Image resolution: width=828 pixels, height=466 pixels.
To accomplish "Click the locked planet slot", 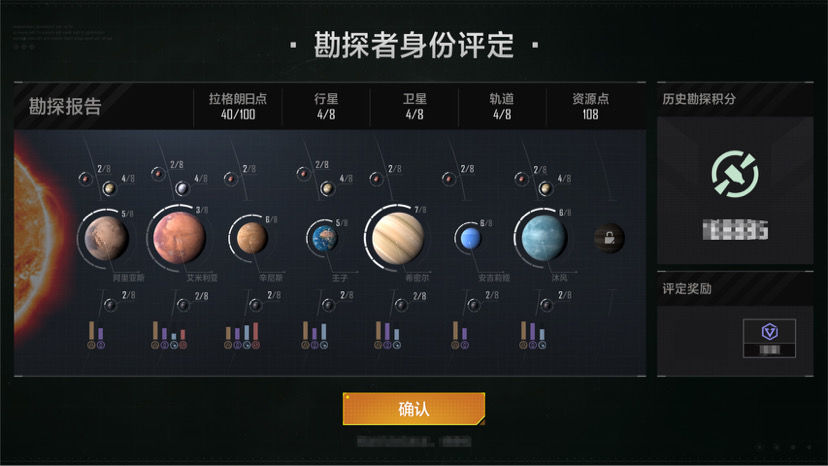I will tap(608, 238).
